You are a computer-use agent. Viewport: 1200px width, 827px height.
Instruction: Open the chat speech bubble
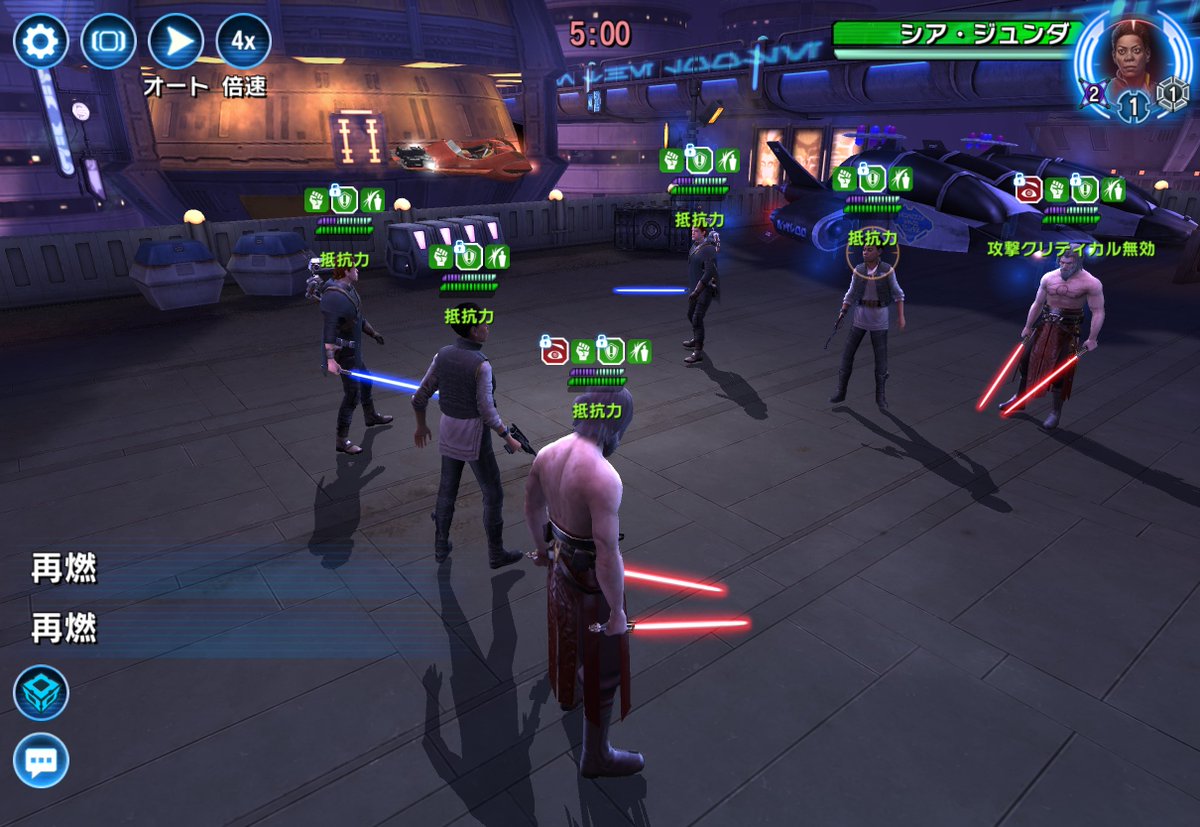(x=41, y=760)
